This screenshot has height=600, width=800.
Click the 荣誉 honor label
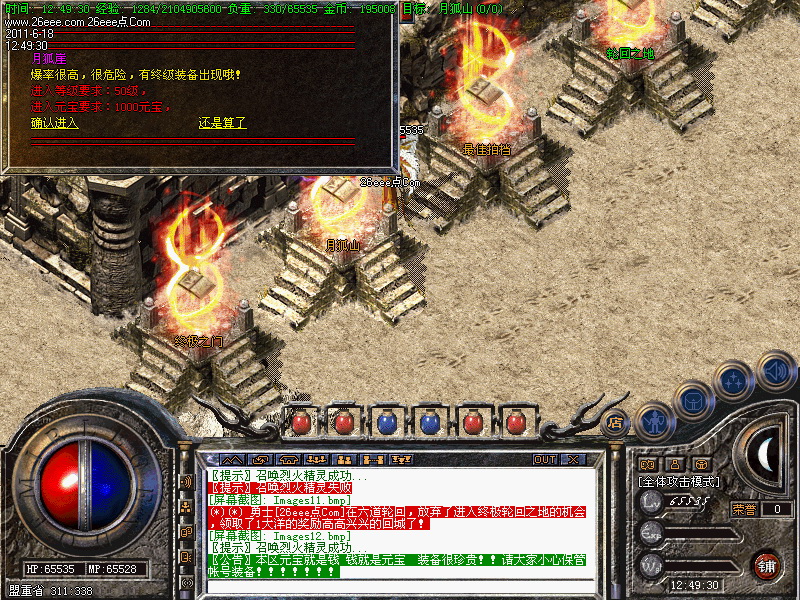(743, 509)
